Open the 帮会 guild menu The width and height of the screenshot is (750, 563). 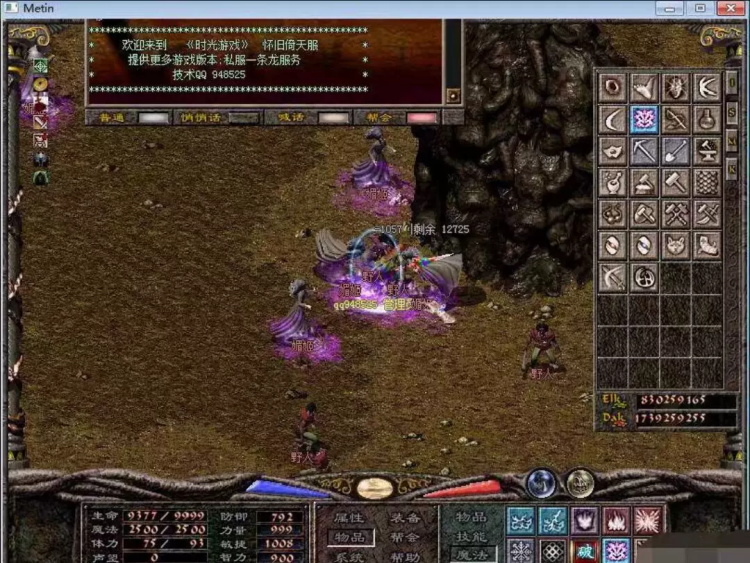coord(405,537)
